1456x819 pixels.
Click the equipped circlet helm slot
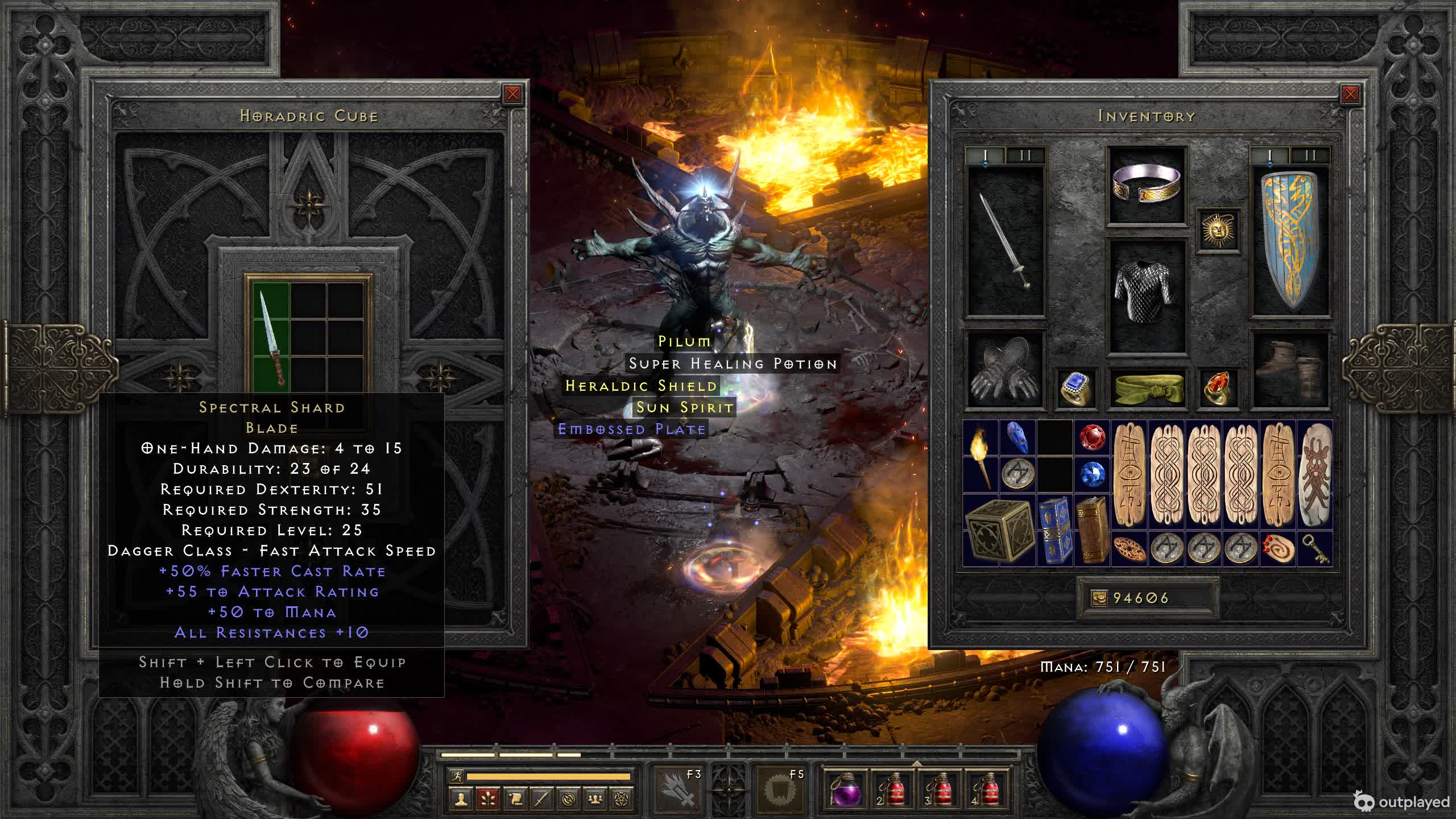click(1147, 185)
